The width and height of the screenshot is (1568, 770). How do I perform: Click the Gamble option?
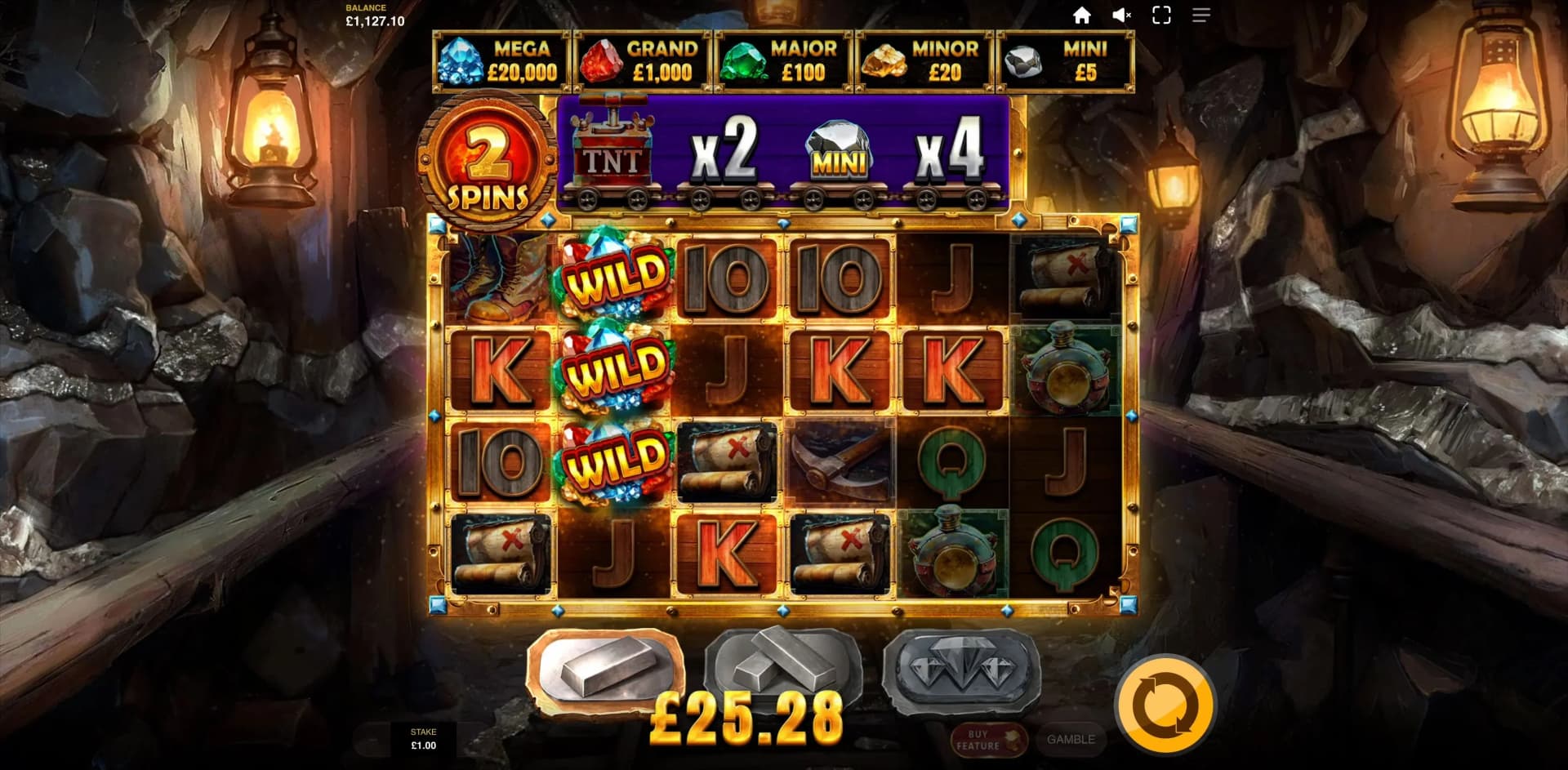pyautogui.click(x=1070, y=741)
